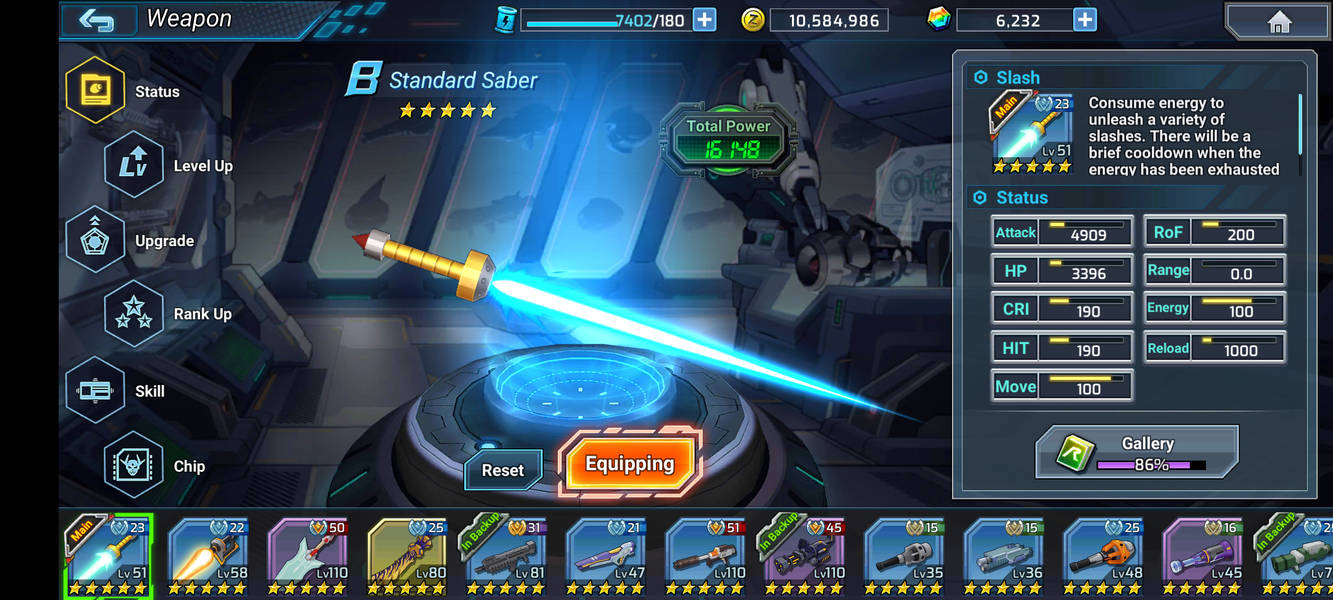Select the Lv 48 orange weapon slot
This screenshot has height=600, width=1333.
[x=1103, y=557]
